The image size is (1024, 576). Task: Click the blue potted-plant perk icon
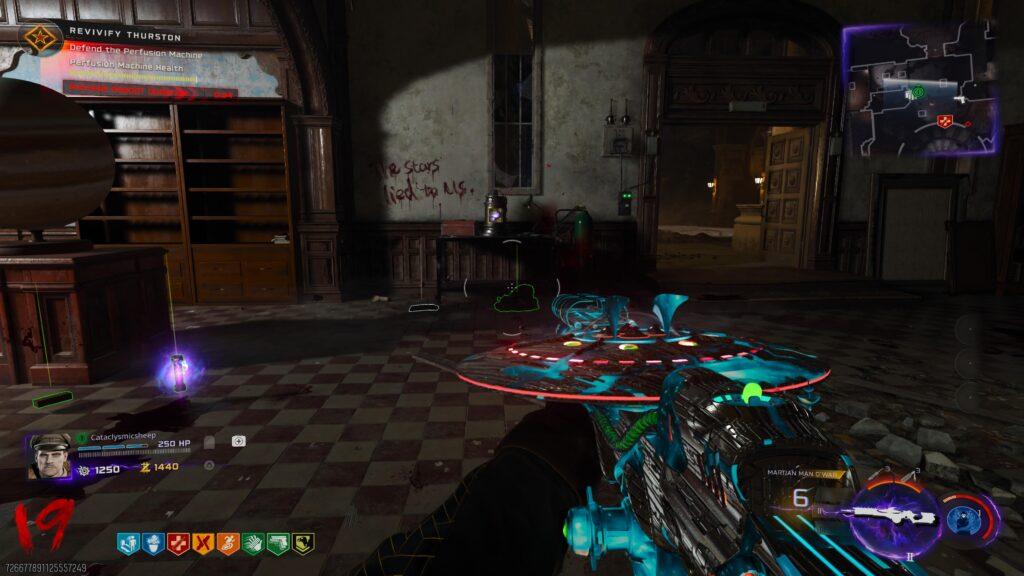[x=153, y=544]
